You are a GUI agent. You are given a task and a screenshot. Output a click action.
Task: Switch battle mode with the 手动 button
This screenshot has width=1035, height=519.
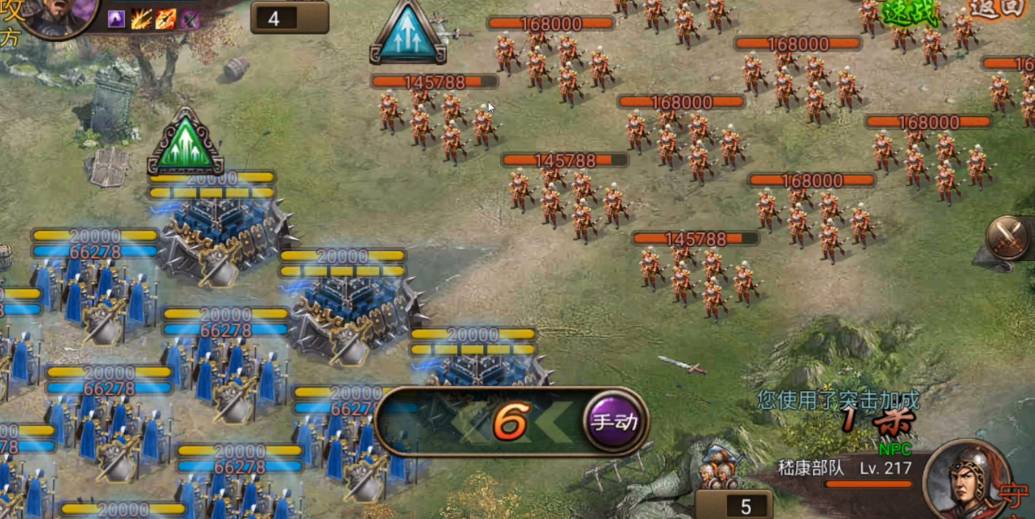point(613,422)
